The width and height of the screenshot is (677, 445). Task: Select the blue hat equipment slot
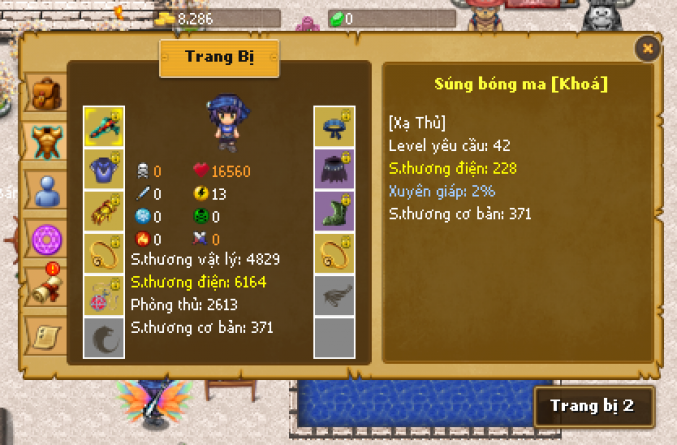(334, 127)
